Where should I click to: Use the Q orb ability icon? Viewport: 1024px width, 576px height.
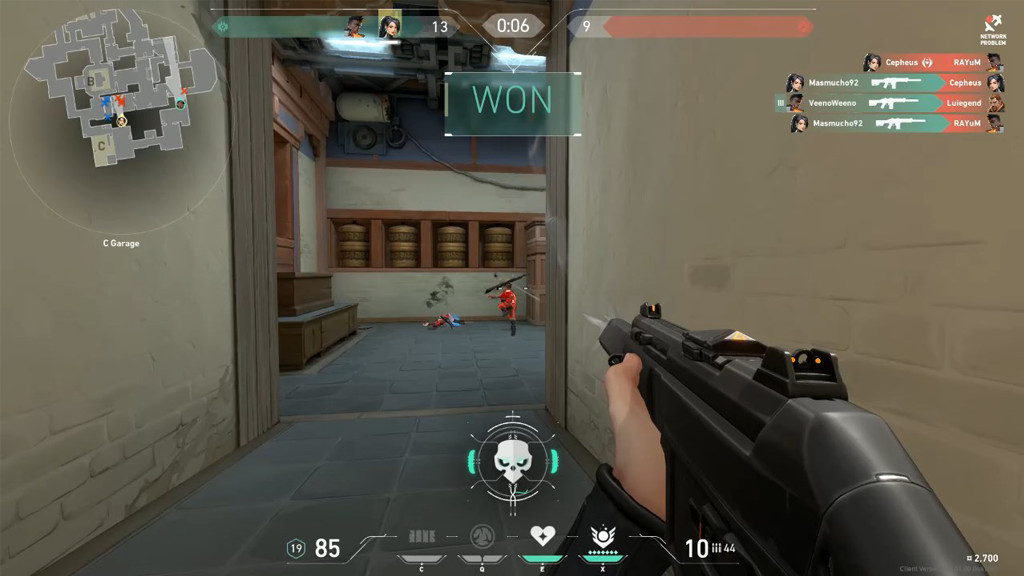pos(482,537)
